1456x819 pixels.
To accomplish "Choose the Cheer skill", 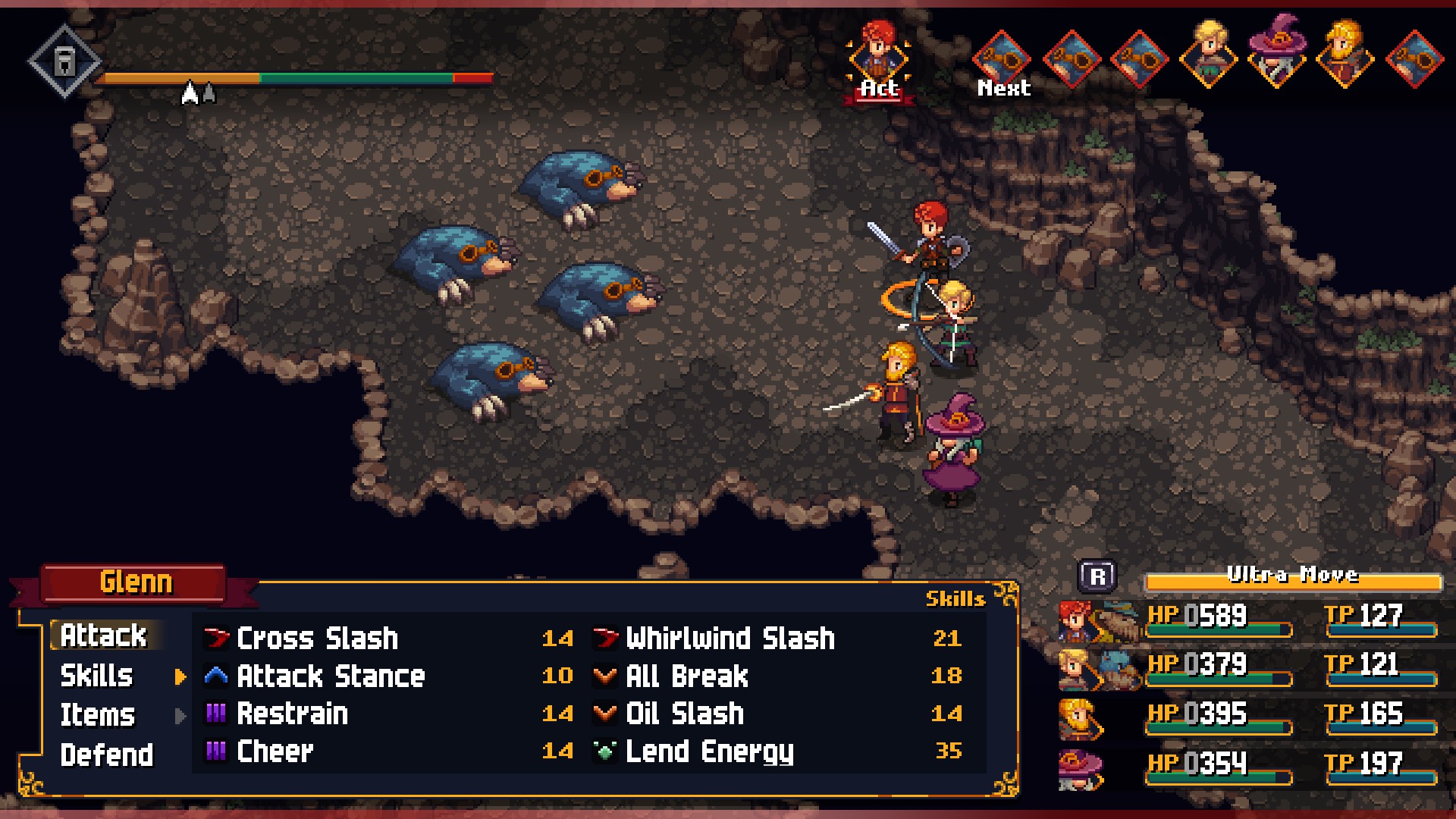I will (275, 752).
